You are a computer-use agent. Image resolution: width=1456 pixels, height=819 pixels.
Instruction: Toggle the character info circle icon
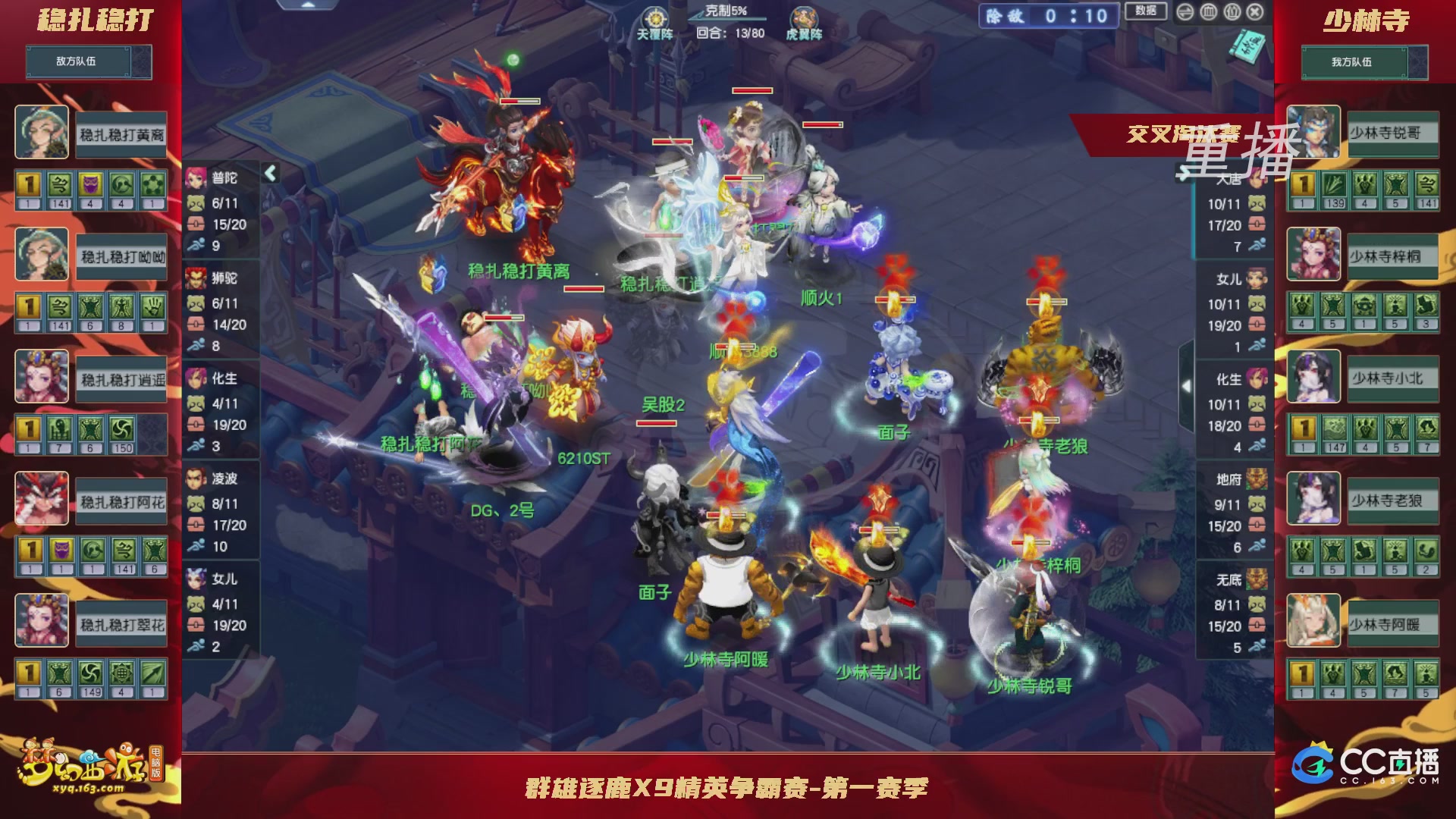tap(1234, 12)
